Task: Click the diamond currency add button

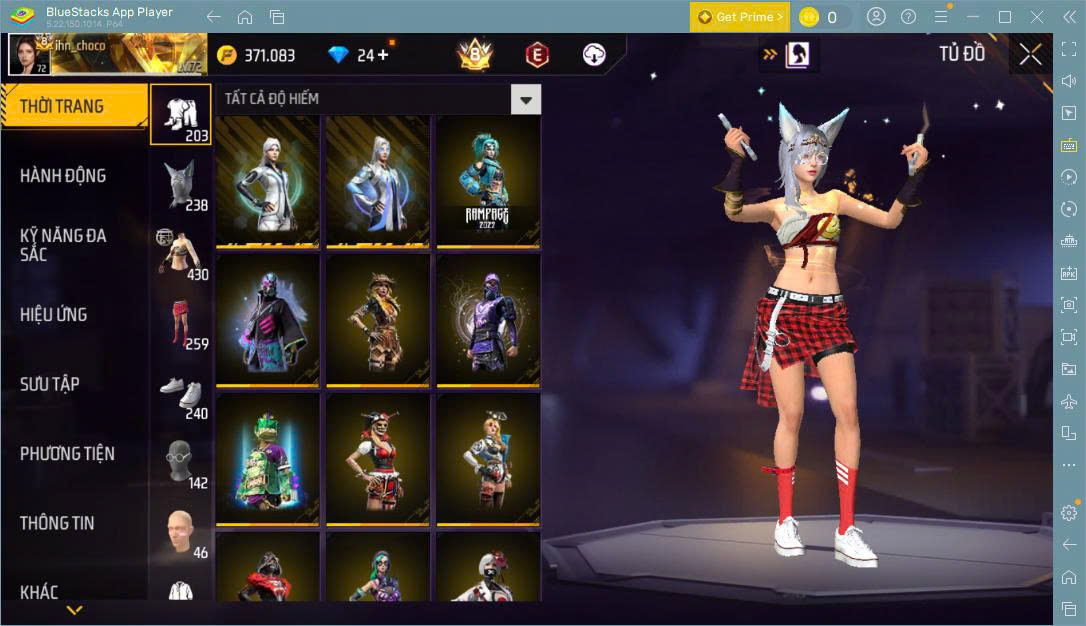Action: coord(383,55)
